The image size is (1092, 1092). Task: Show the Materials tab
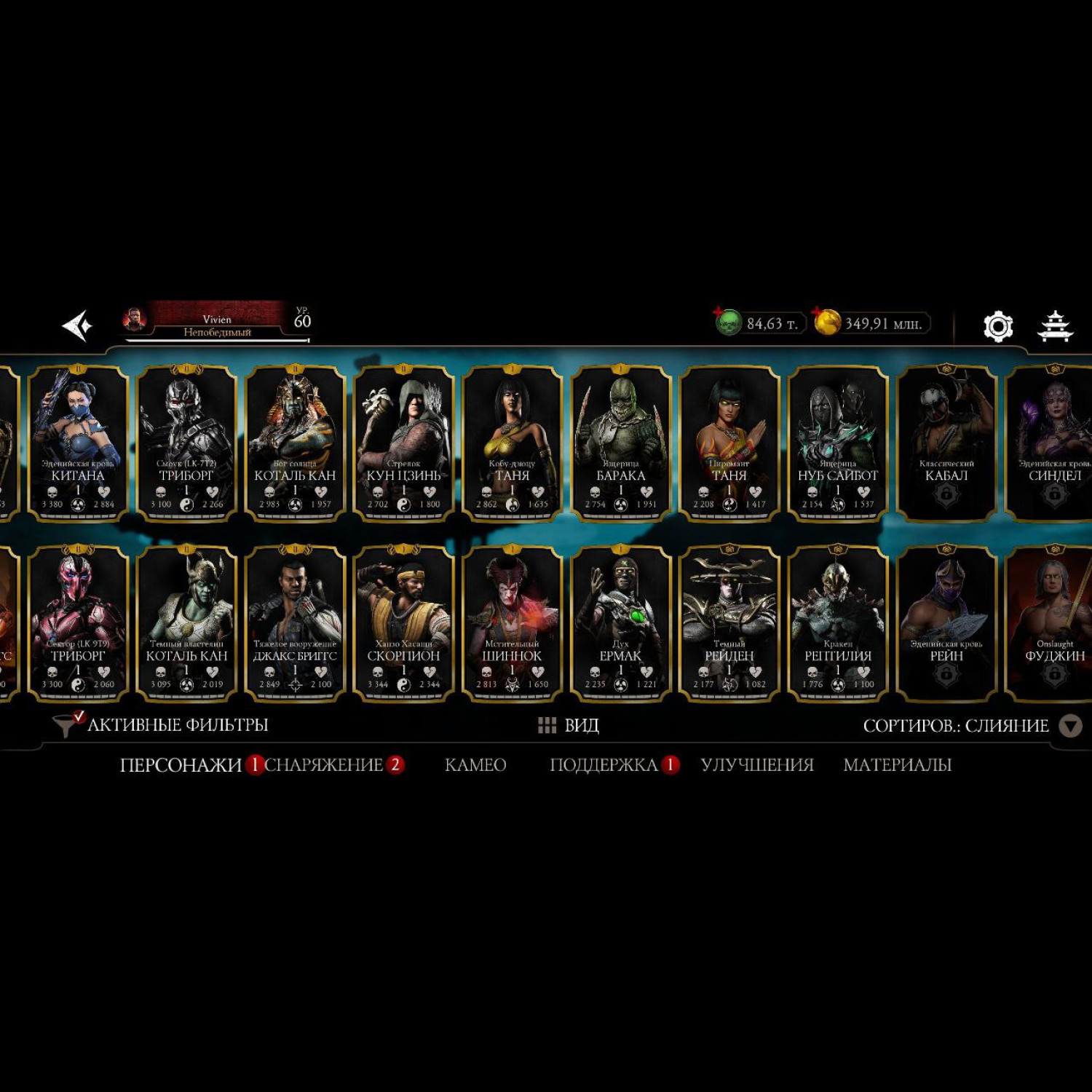click(x=897, y=765)
